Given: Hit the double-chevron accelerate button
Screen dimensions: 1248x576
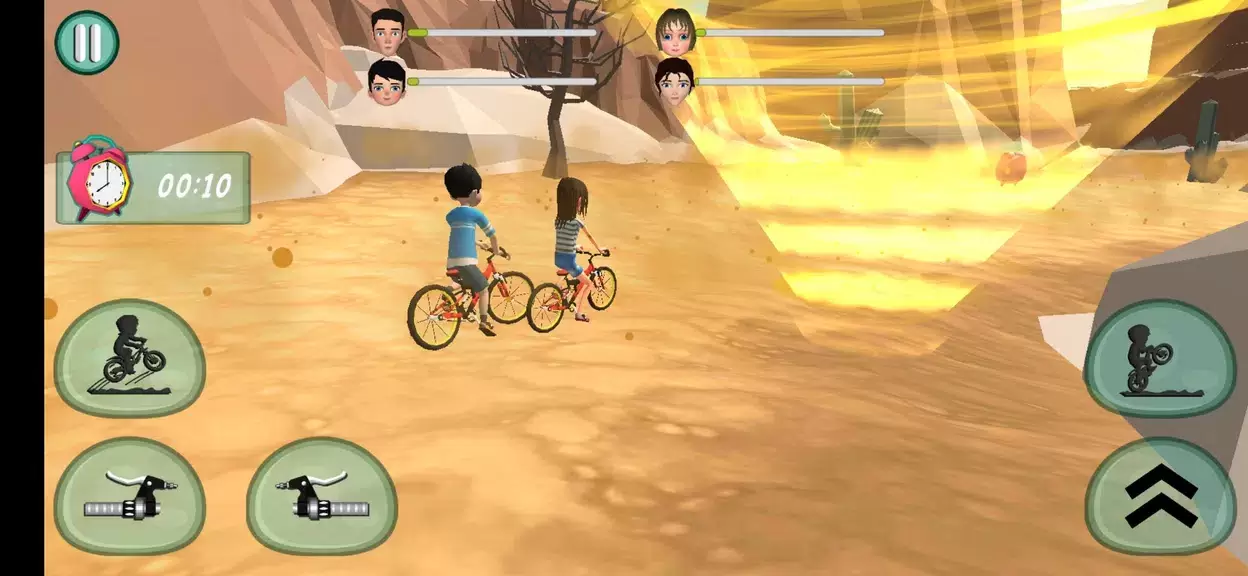Looking at the screenshot, I should (1160, 496).
